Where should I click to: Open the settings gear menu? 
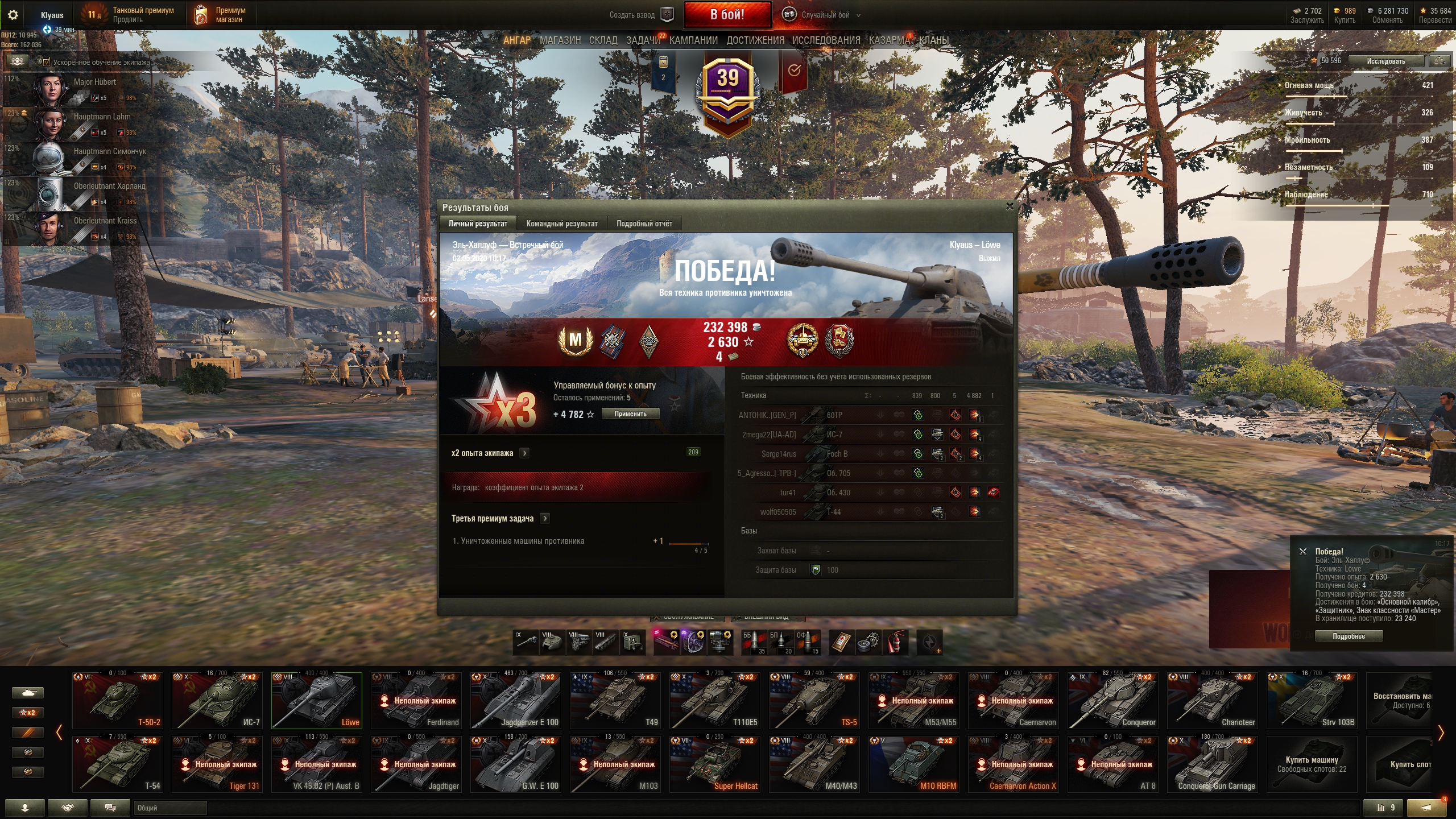(13, 15)
